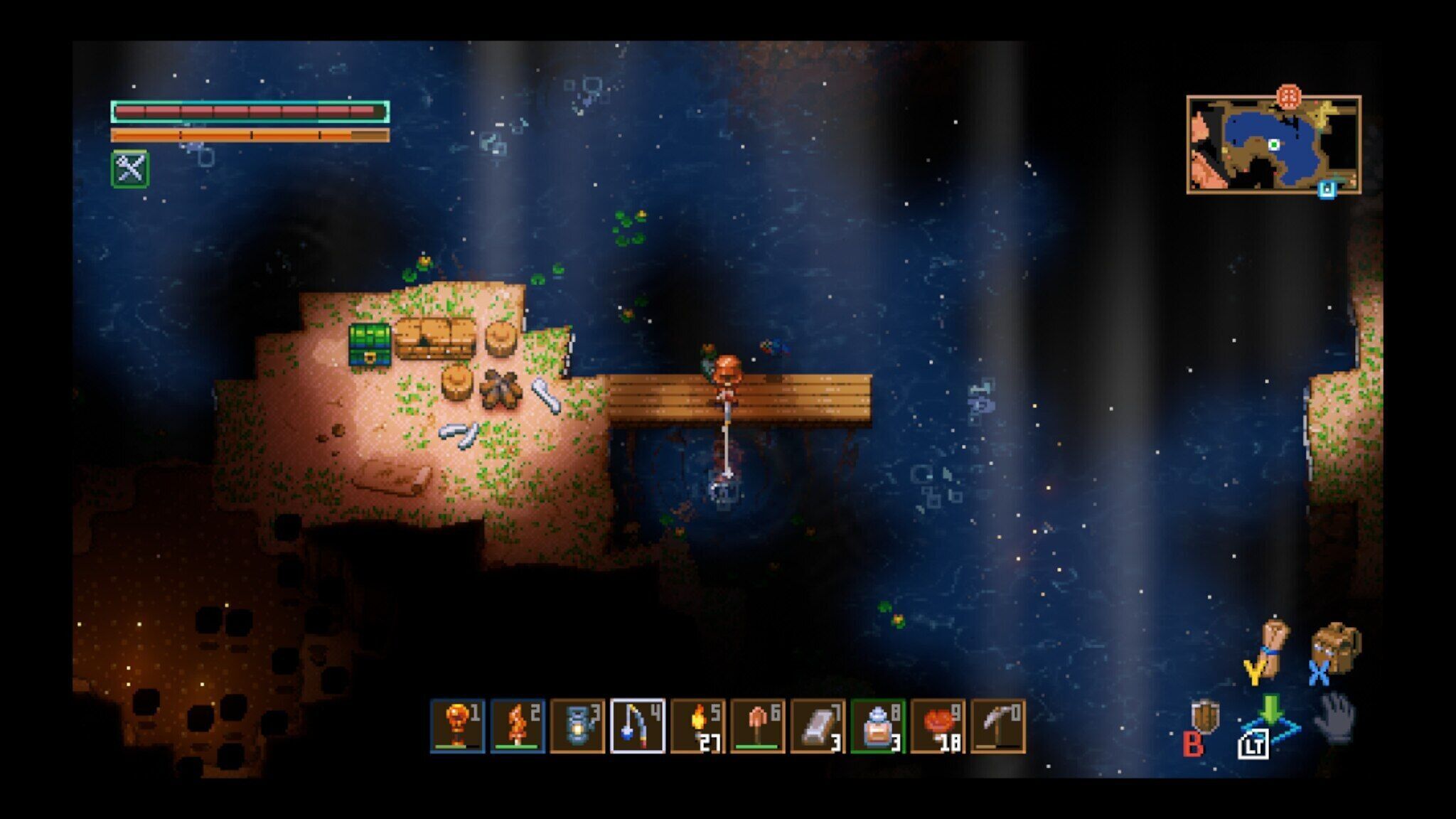
Task: Click the crossed tools buff icon
Action: click(x=130, y=169)
